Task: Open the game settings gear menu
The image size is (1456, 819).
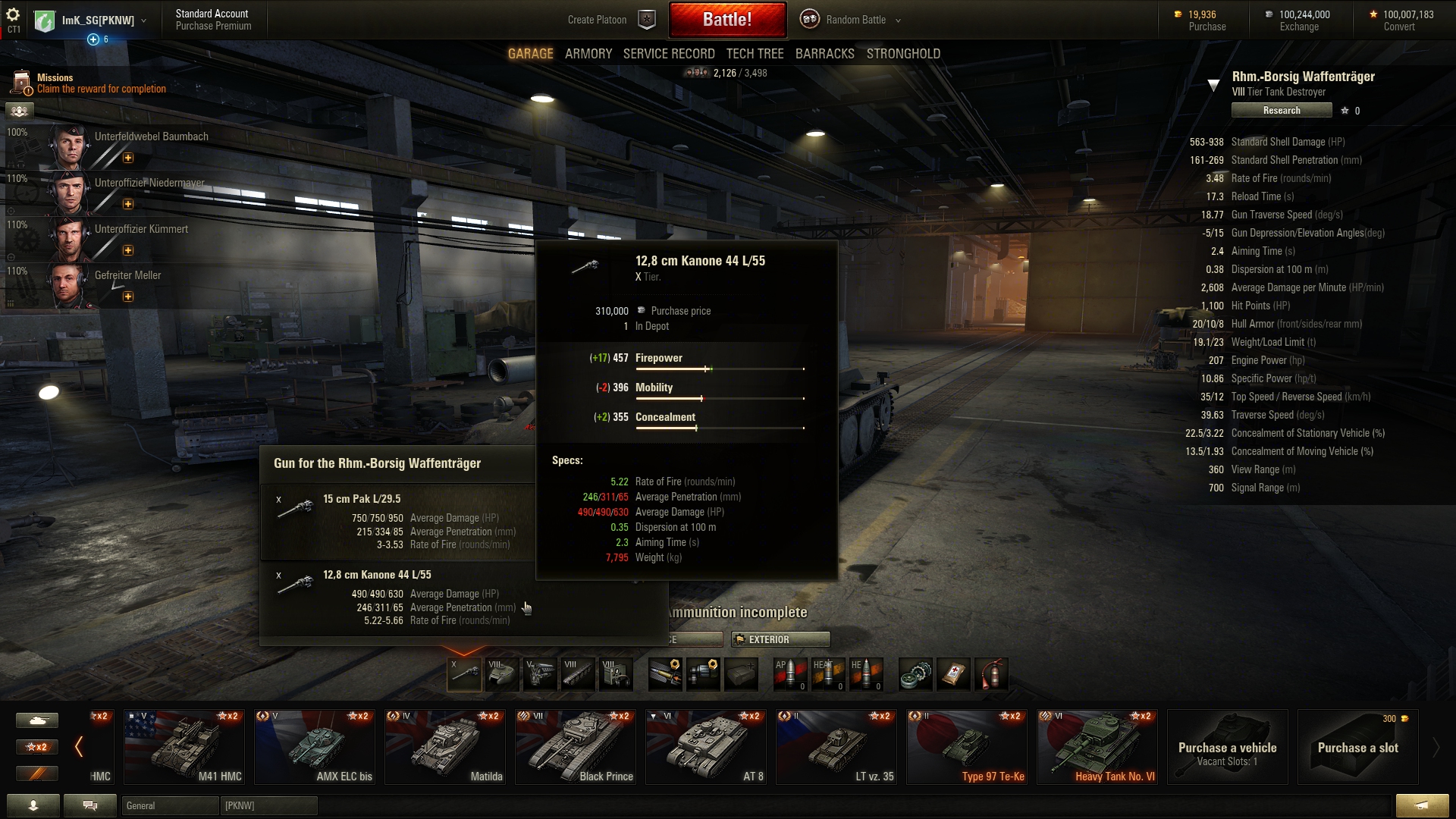Action: click(x=13, y=15)
